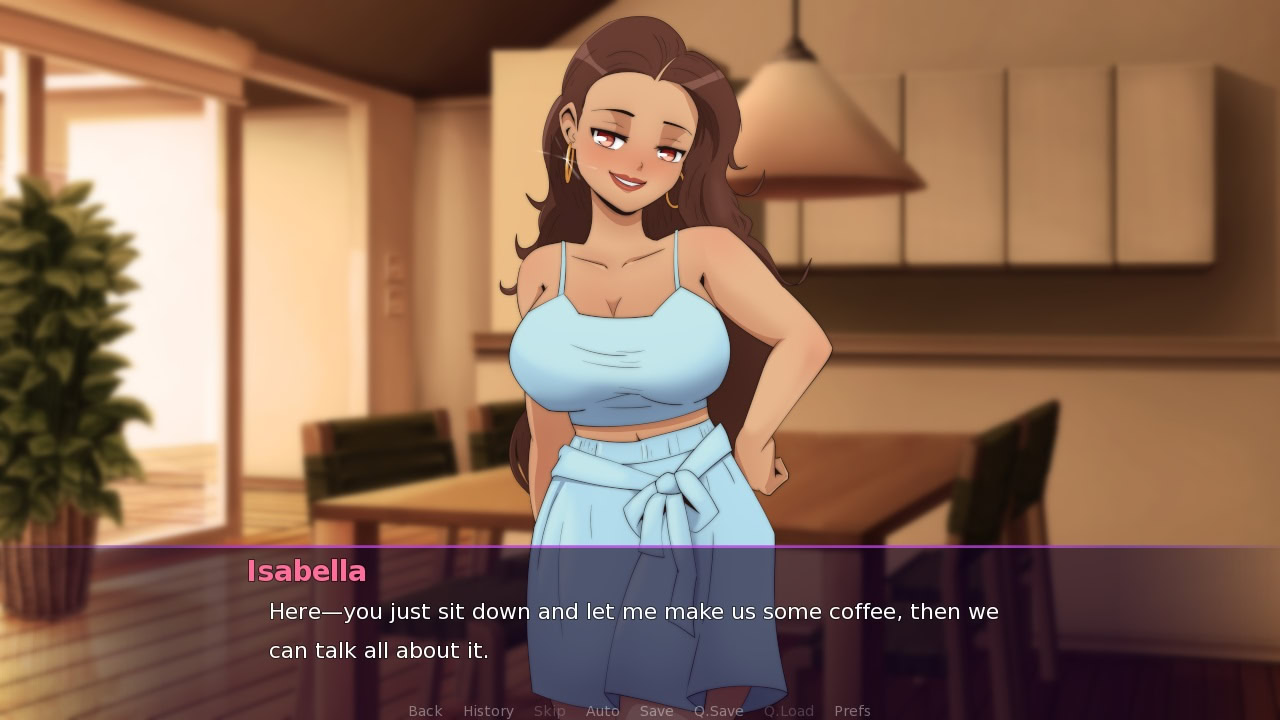
Task: Enable Skip mode
Action: click(549, 710)
